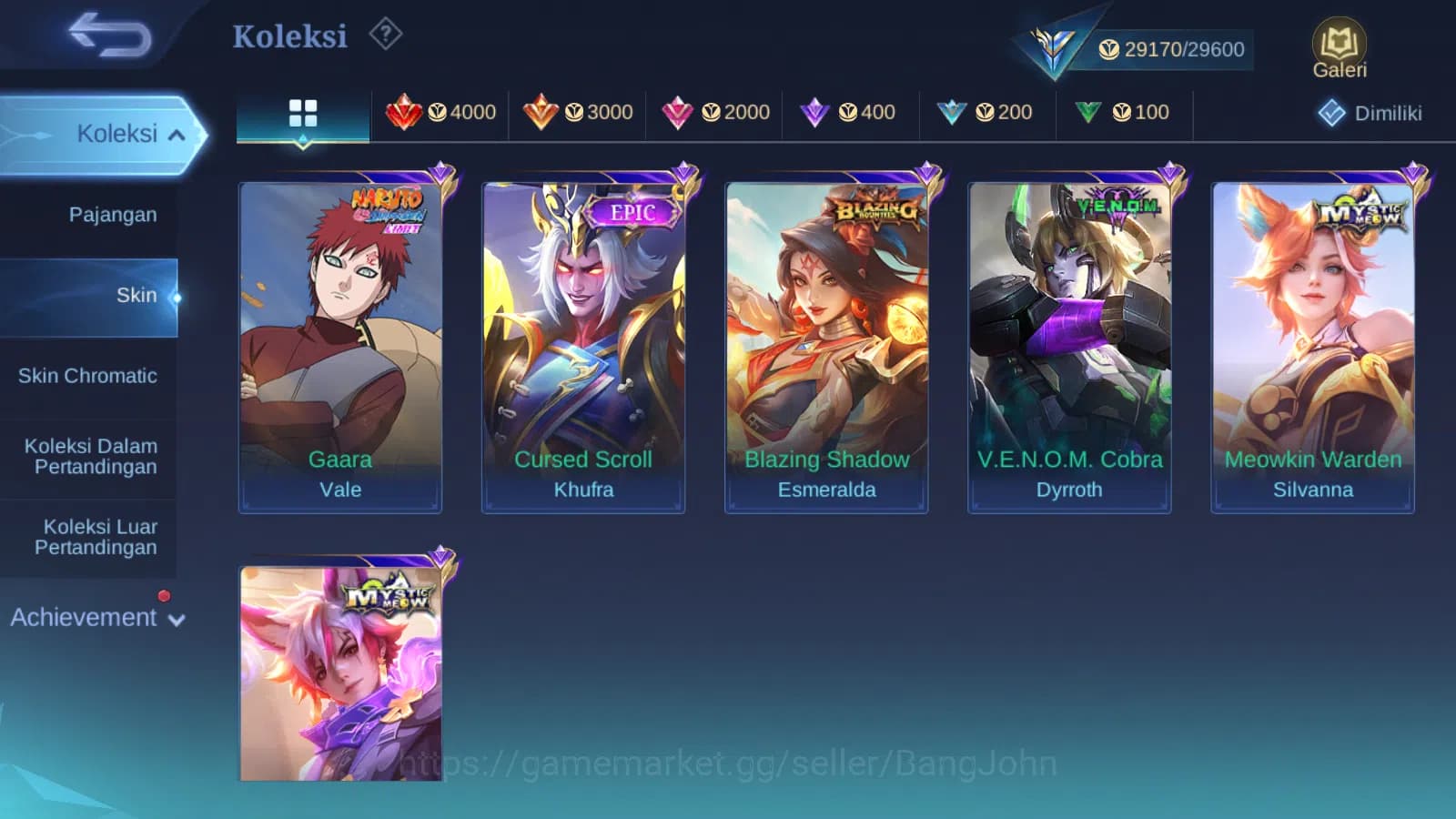Screen dimensions: 1456x819
Task: Open the Skin Chromatic category
Action: [x=89, y=375]
